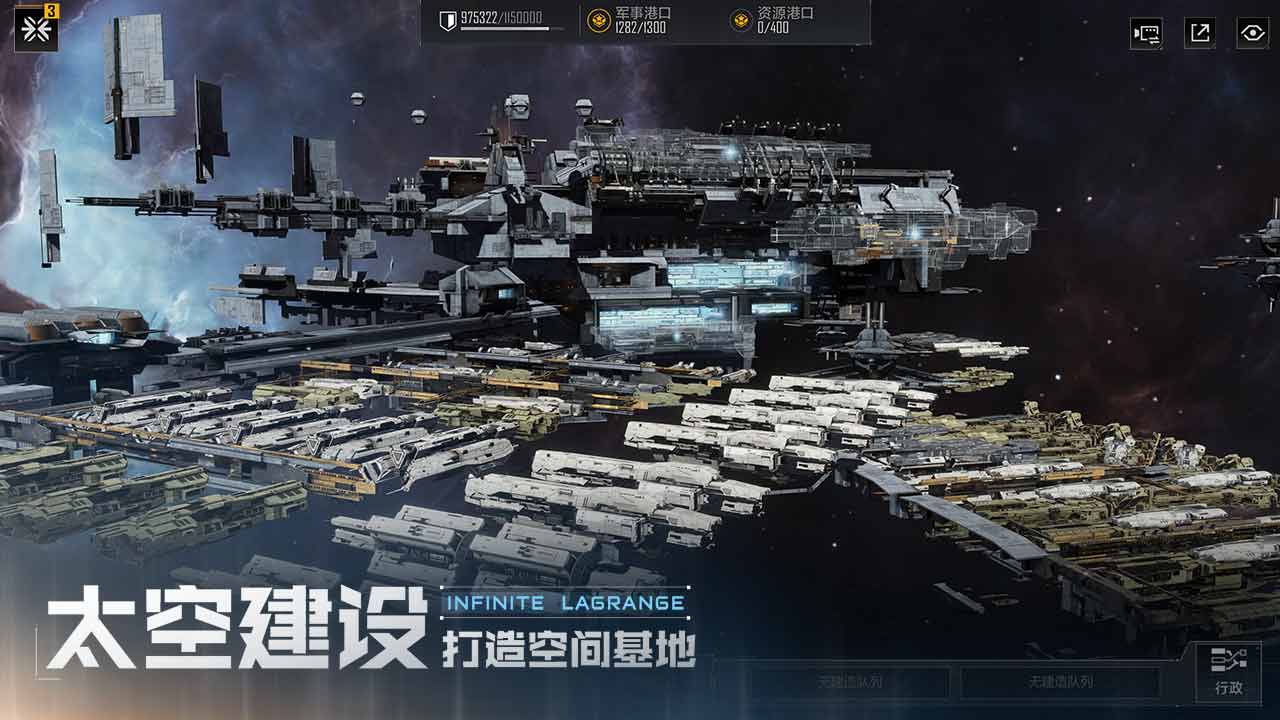Open the observation eye view icon
Viewport: 1280px width, 720px height.
(x=1248, y=32)
